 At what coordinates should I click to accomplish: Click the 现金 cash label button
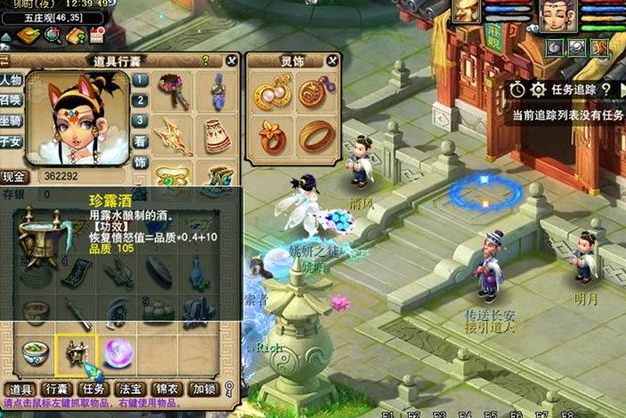coord(13,176)
